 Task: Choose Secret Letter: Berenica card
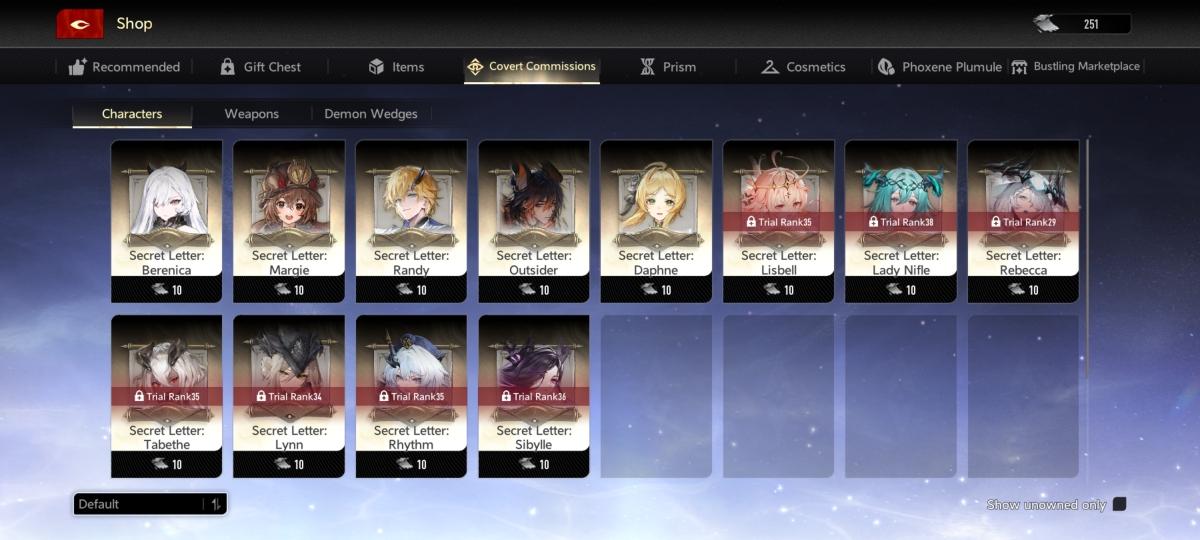[166, 221]
